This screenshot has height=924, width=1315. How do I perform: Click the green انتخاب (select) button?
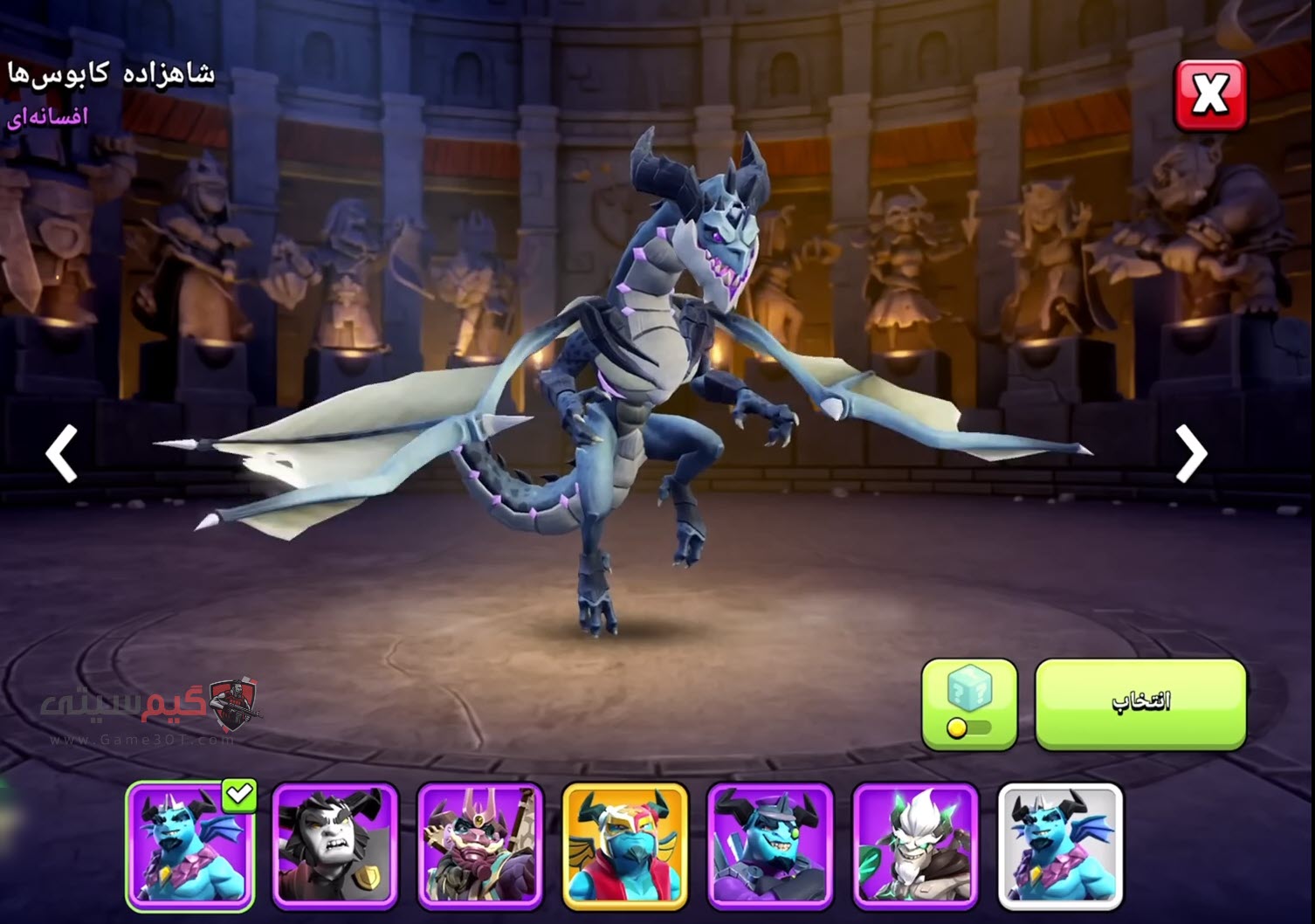coord(1140,703)
